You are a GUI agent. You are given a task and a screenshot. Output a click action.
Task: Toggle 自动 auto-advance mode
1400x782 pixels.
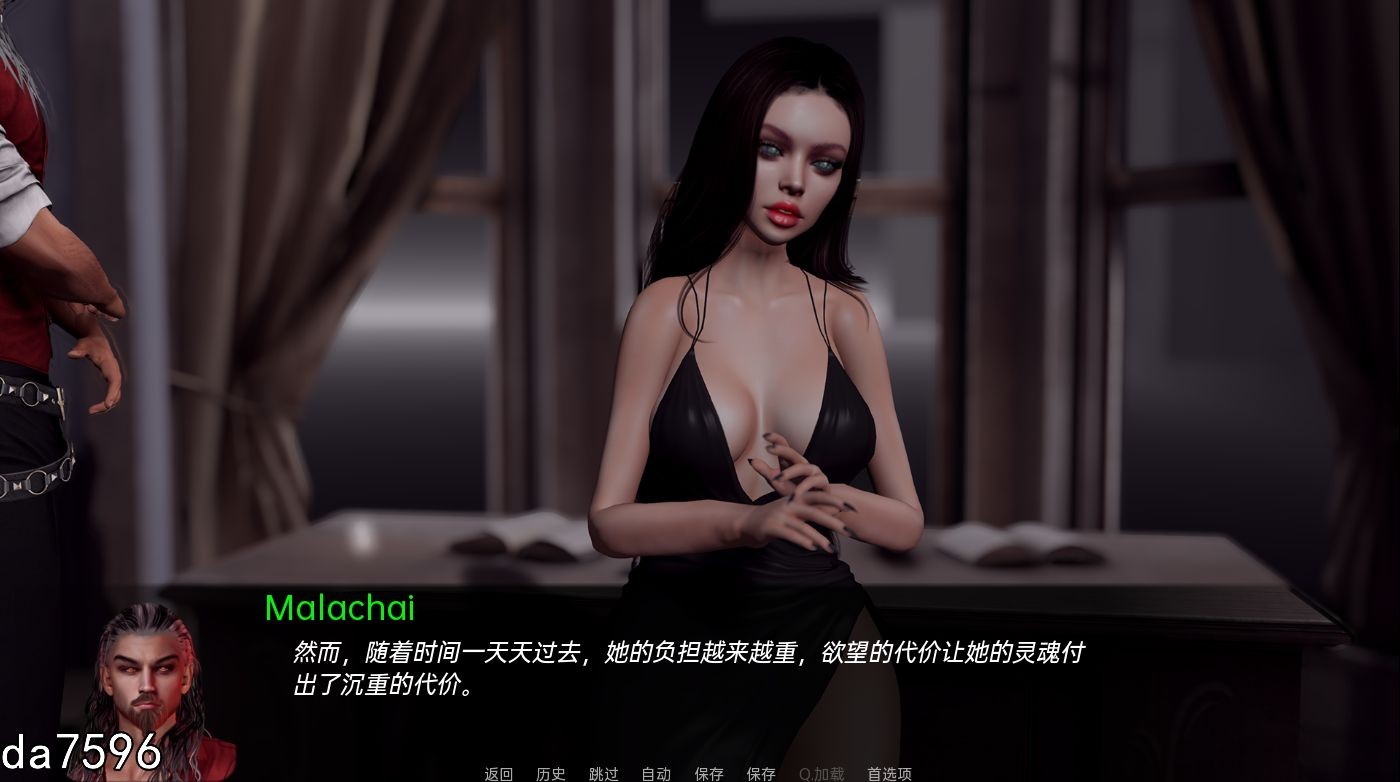coord(656,774)
